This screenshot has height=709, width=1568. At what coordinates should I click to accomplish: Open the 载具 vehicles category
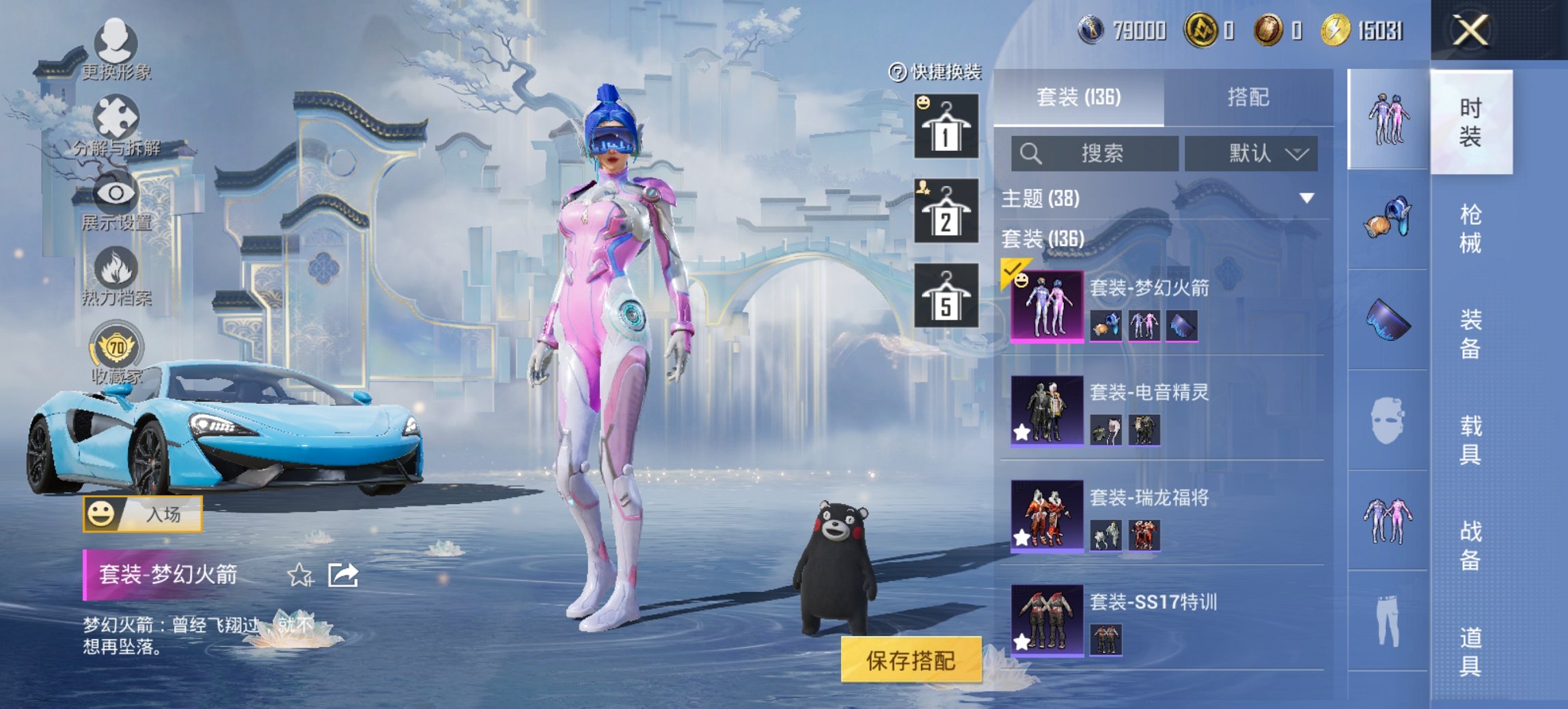(1470, 440)
